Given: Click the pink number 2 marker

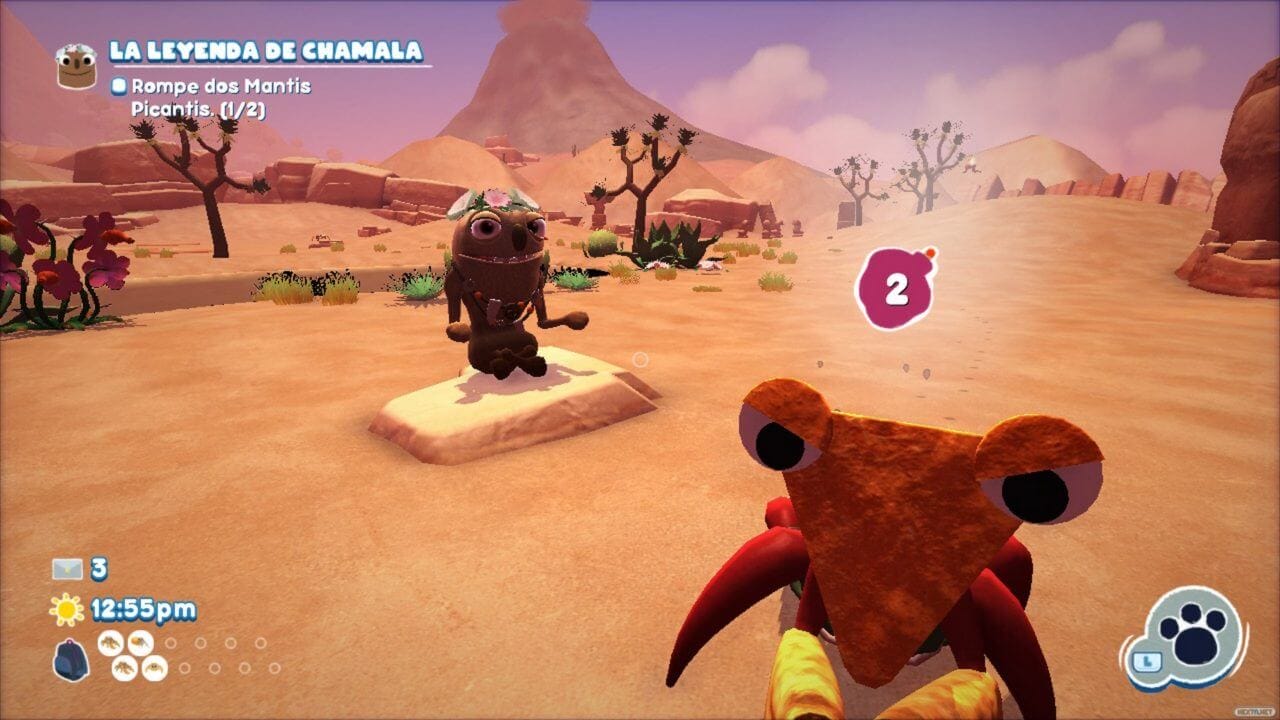Looking at the screenshot, I should [x=895, y=290].
